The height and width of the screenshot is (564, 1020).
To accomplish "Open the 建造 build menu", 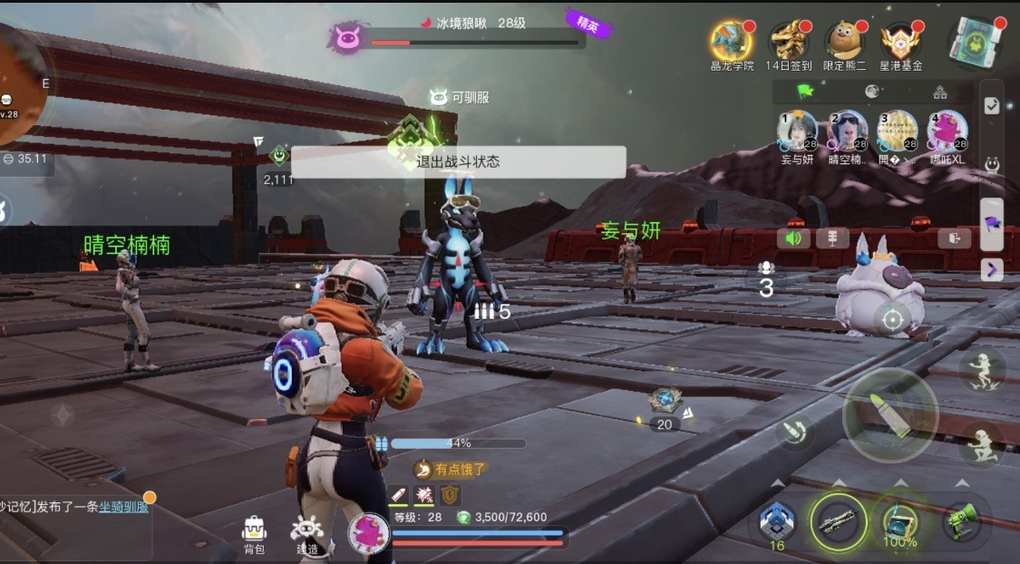I will point(306,535).
